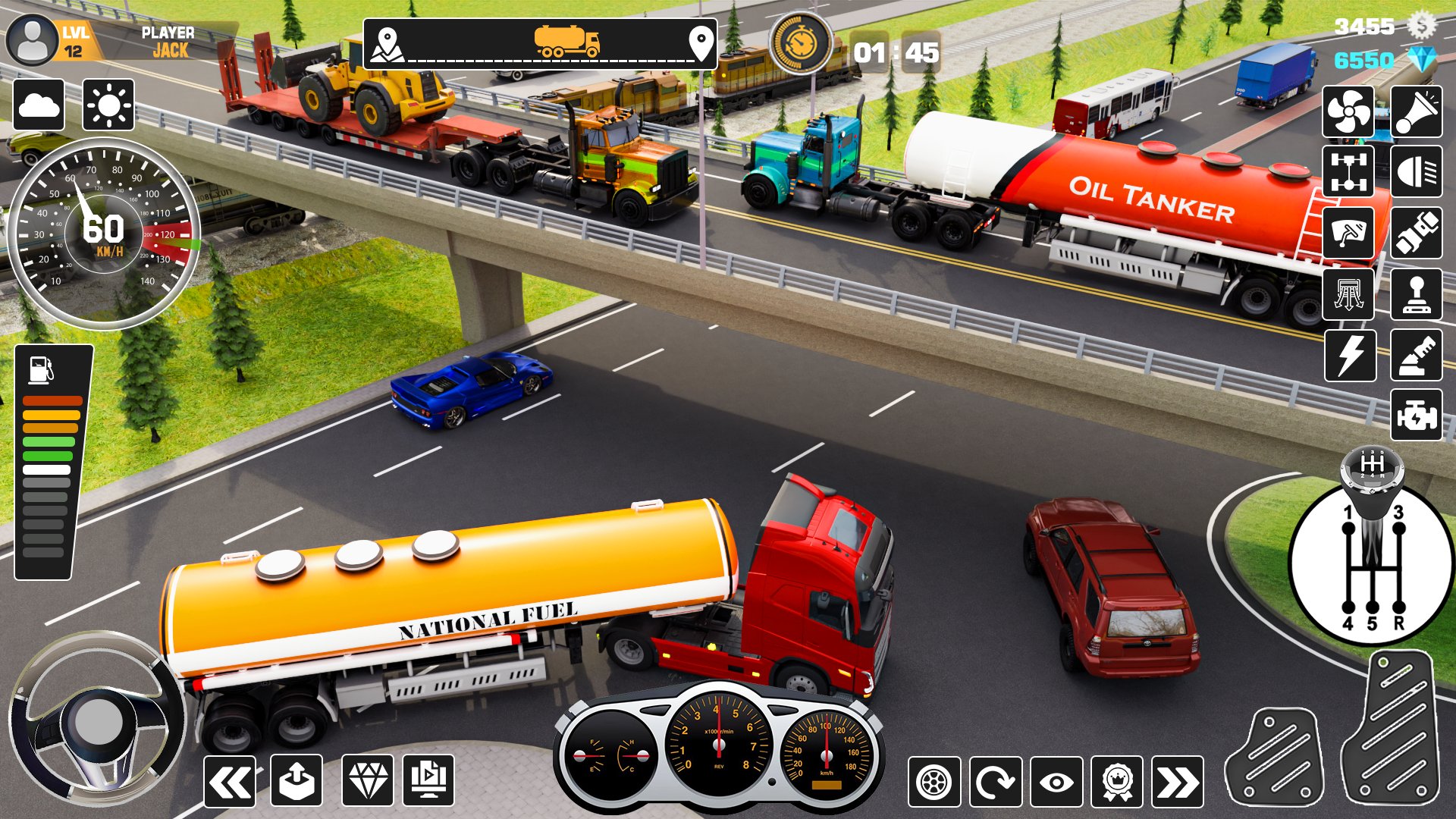The height and width of the screenshot is (819, 1456).
Task: Open the wheel rim customization
Action: tap(934, 782)
